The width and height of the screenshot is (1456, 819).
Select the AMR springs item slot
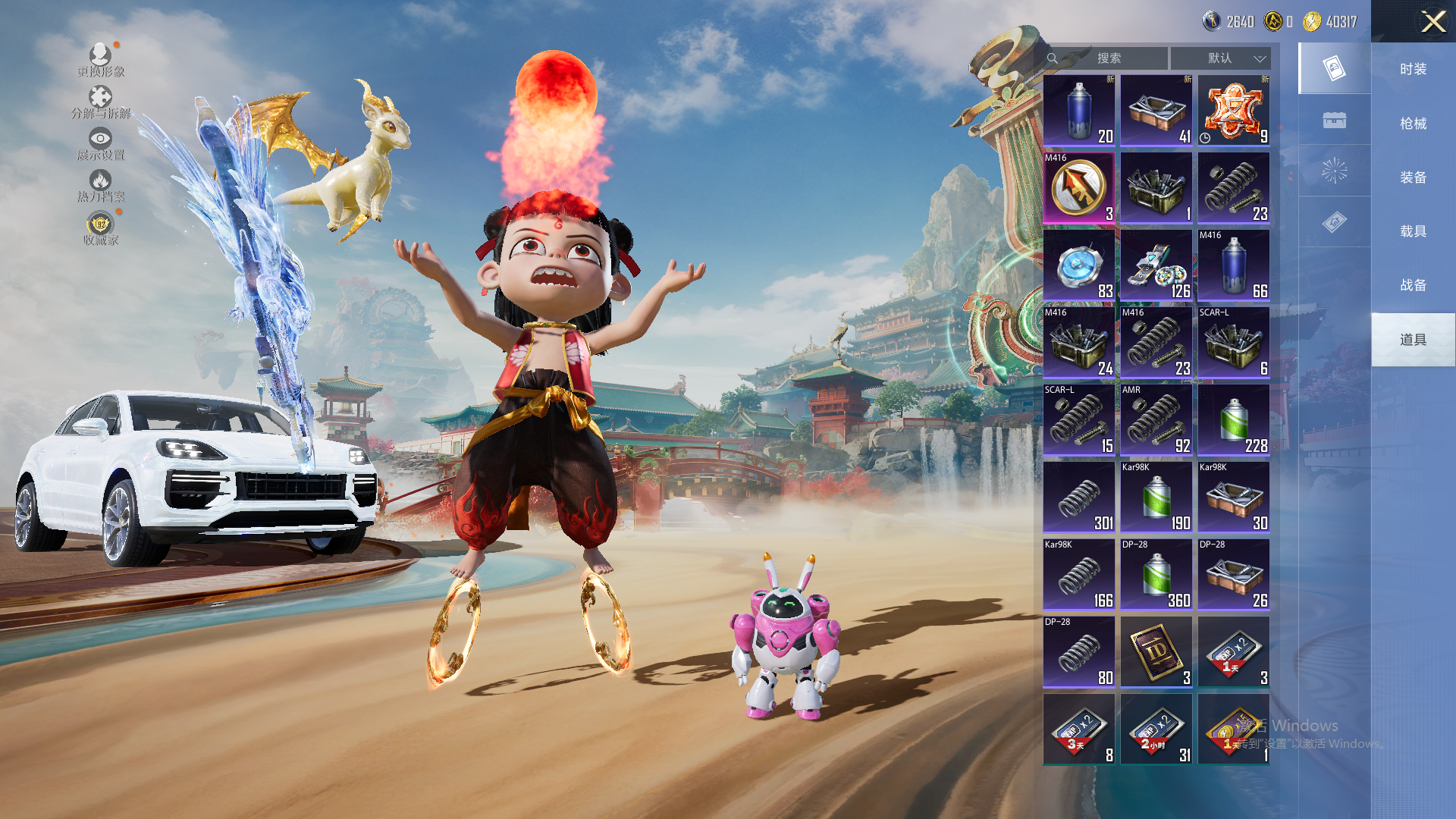click(x=1156, y=420)
